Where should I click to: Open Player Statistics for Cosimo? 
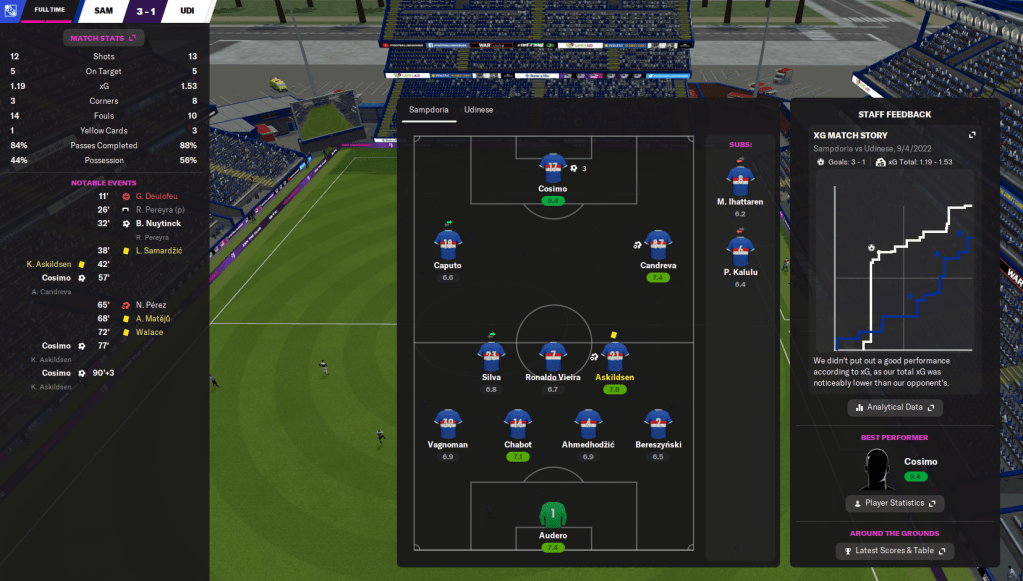point(895,503)
